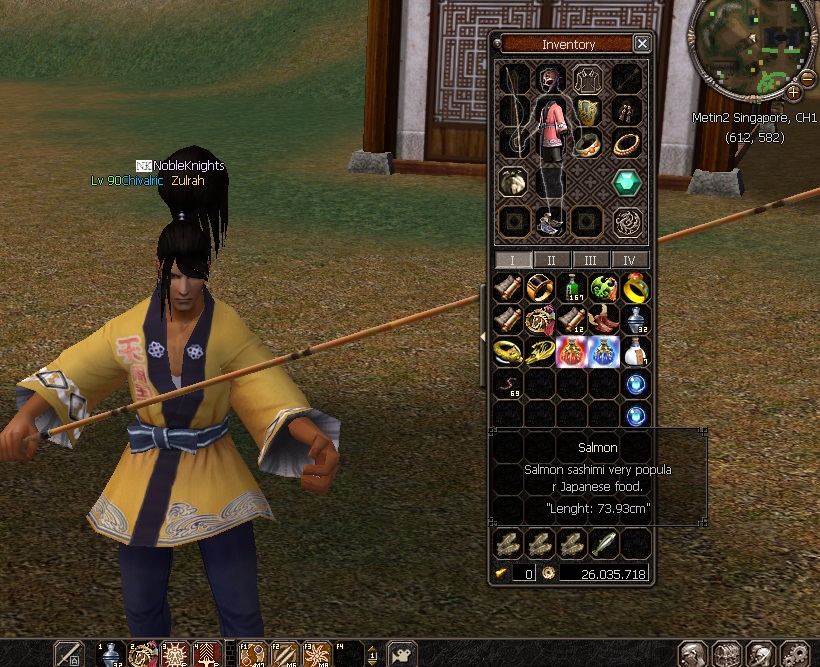Click the green potion stack of 167
820x667 pixels.
coord(572,288)
